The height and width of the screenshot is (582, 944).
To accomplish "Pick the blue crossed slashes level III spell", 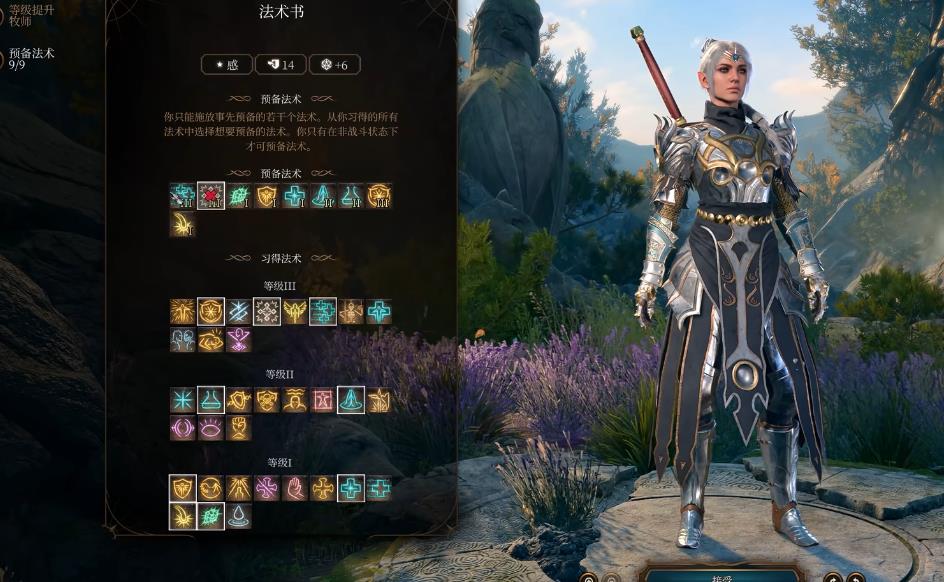I will [x=238, y=312].
